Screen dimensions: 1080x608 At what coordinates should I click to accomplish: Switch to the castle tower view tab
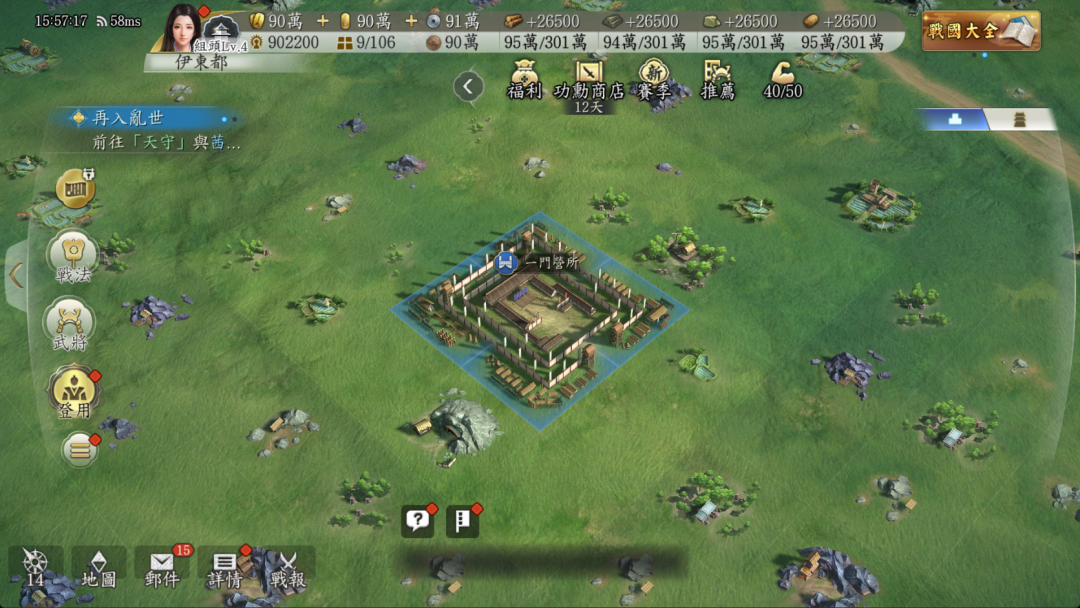click(1020, 119)
